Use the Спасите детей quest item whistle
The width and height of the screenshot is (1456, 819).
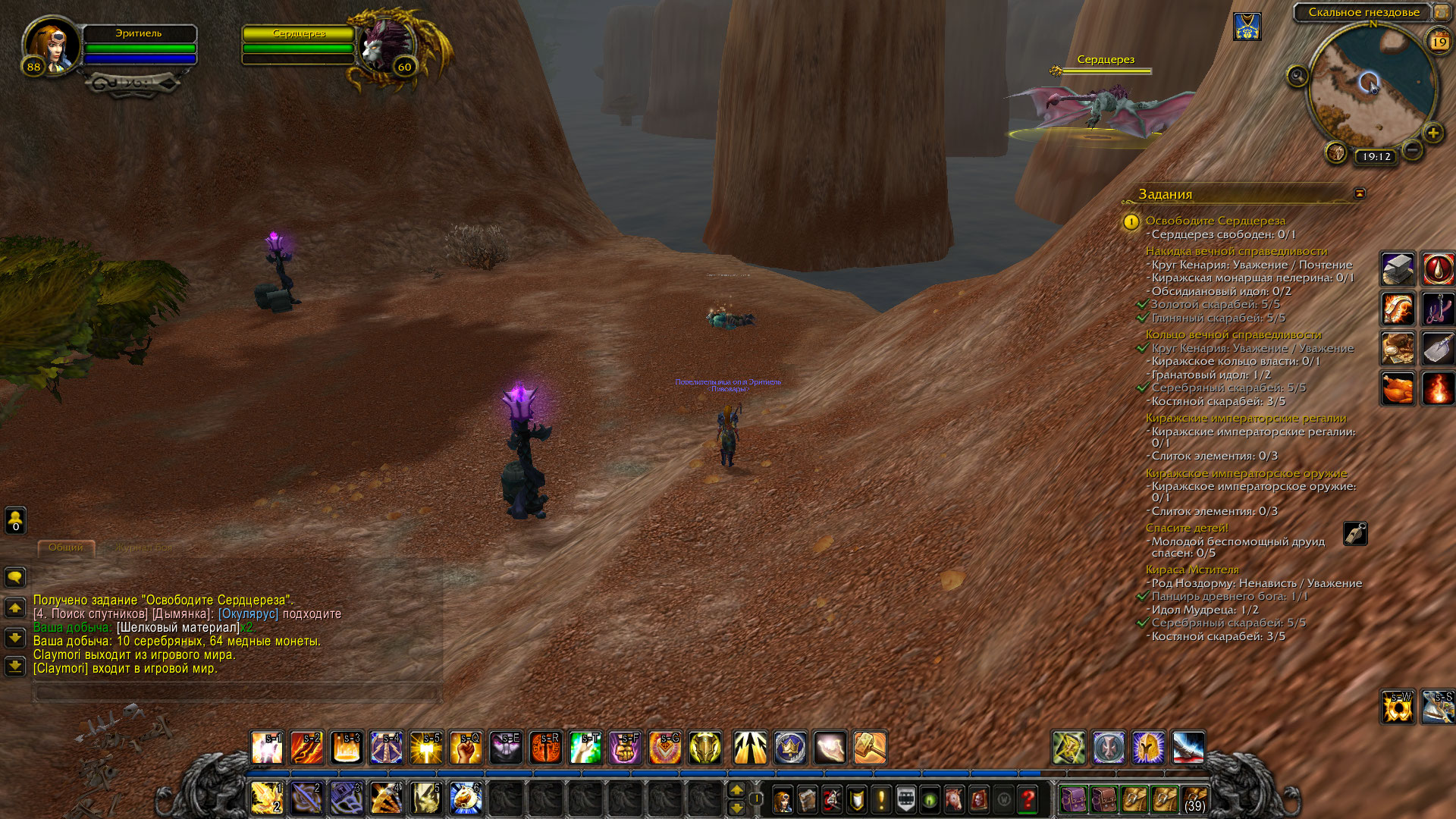(1355, 533)
